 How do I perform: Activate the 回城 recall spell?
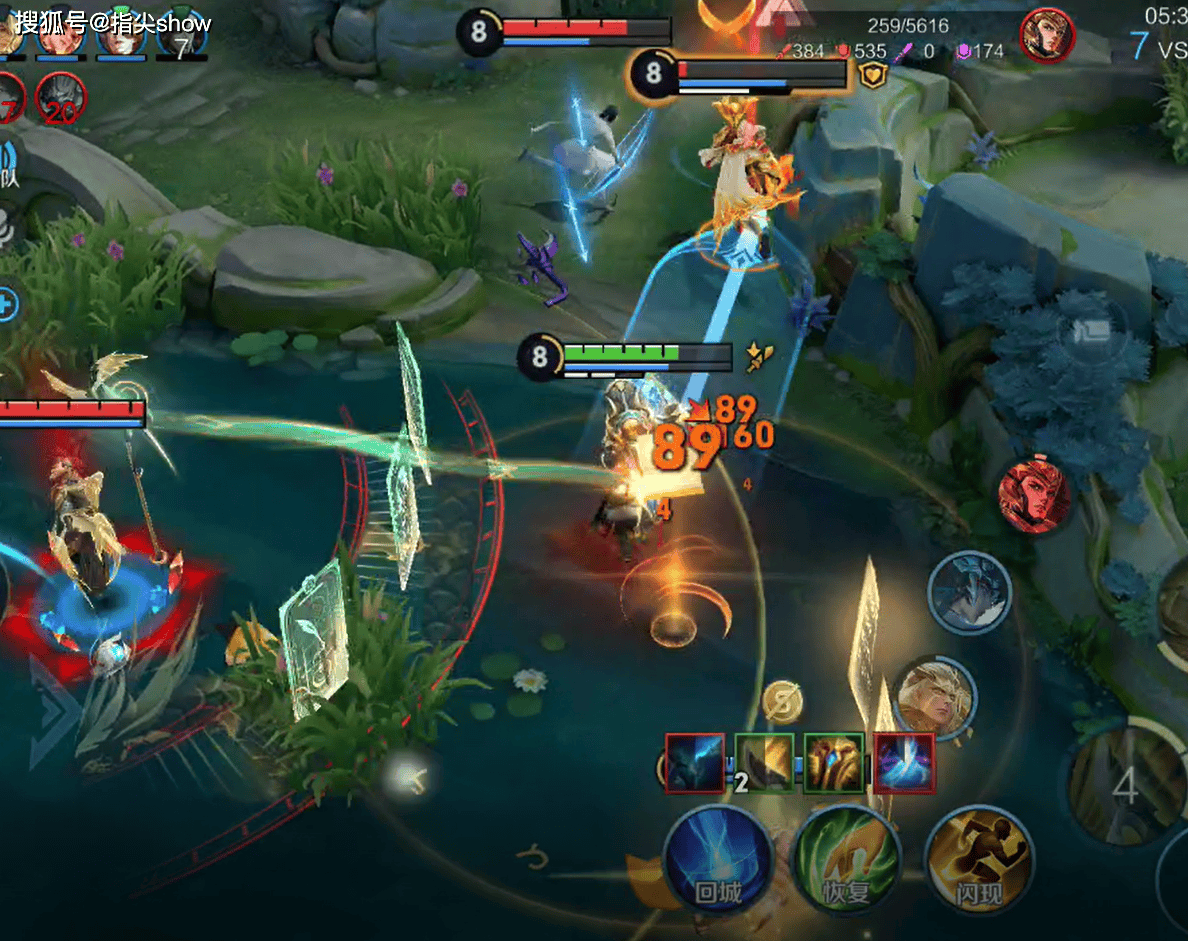click(x=717, y=860)
